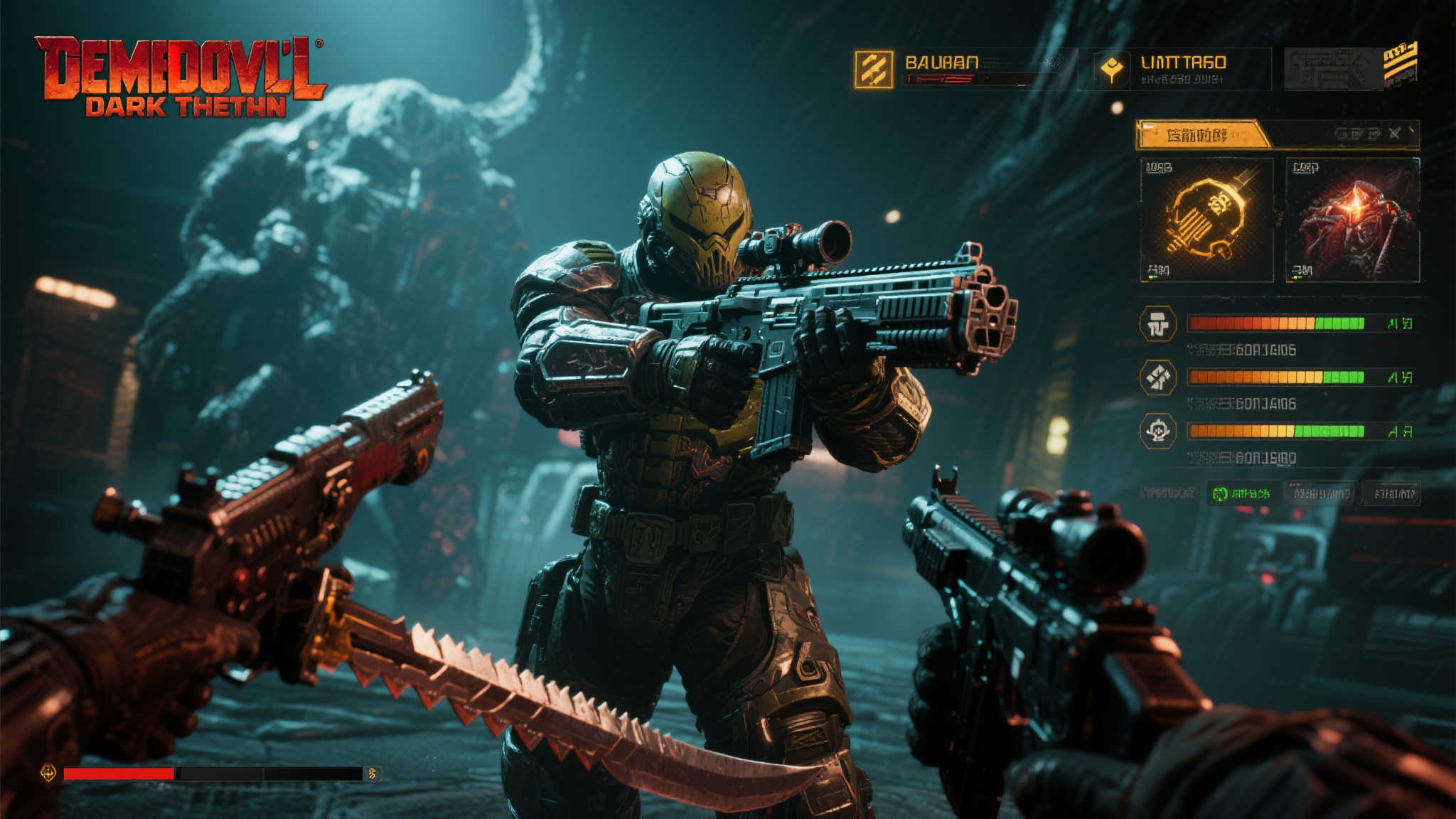Adjust the top red-to-green segmented bar
This screenshot has width=1456, height=819.
[1276, 324]
